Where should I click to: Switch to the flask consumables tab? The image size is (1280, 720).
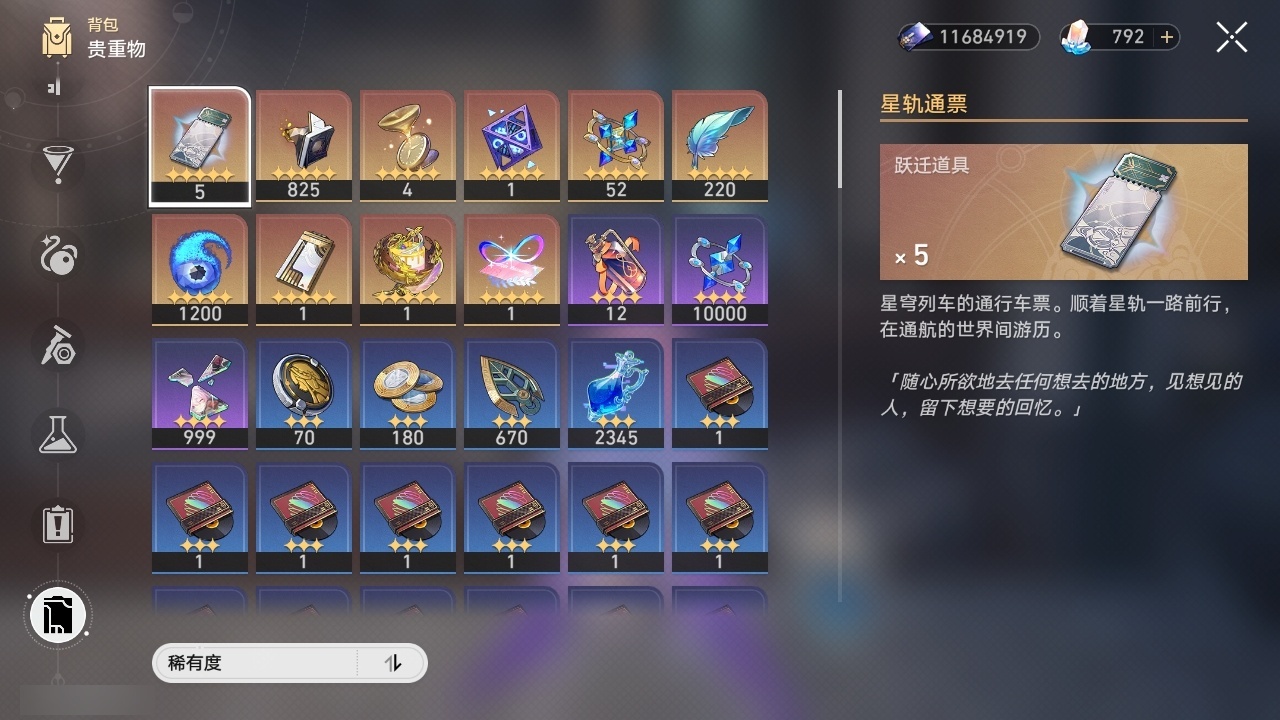57,434
